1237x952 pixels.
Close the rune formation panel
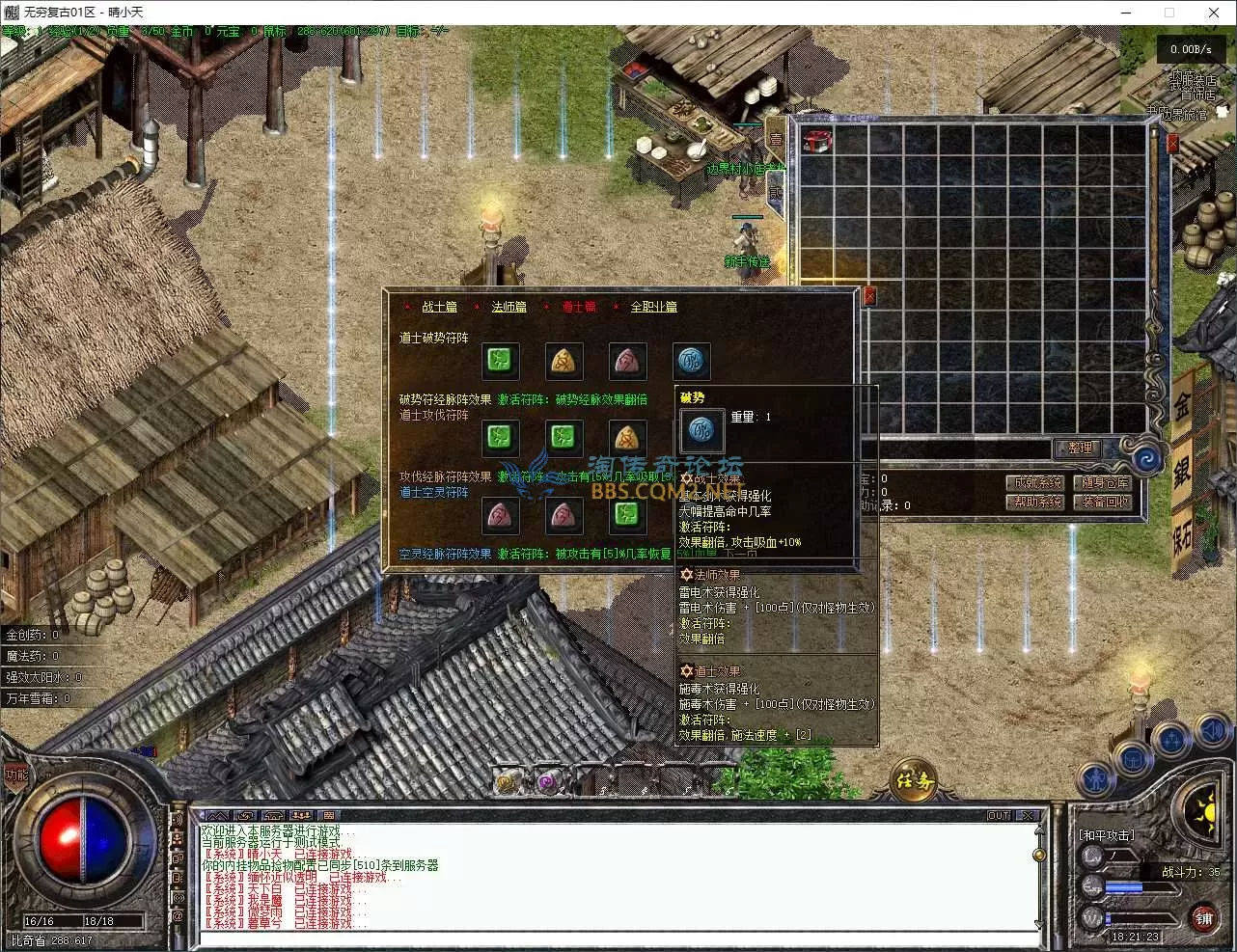tap(868, 296)
